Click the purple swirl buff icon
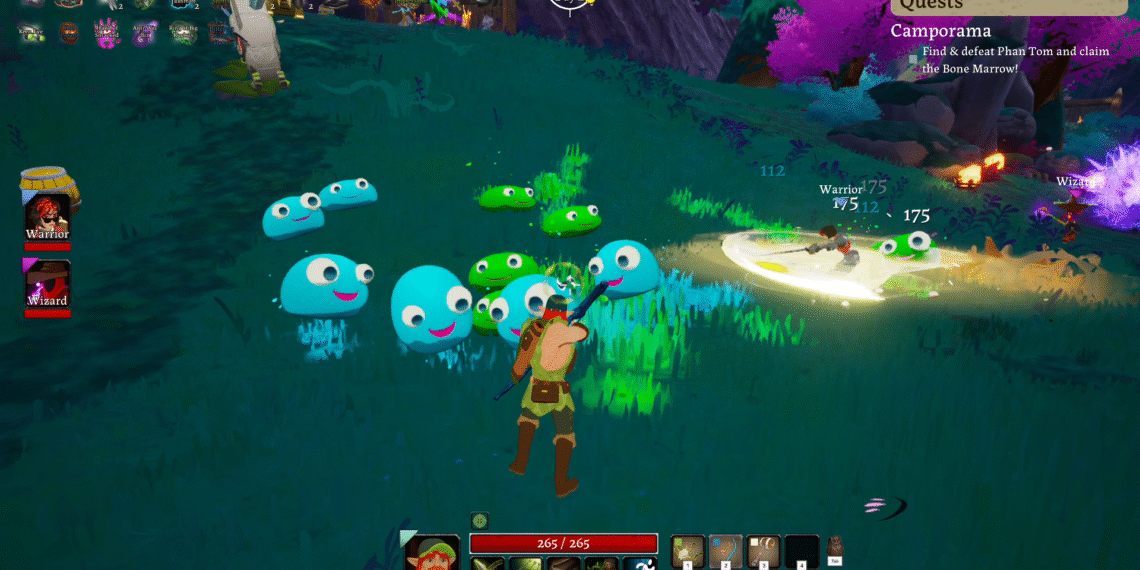 [145, 33]
